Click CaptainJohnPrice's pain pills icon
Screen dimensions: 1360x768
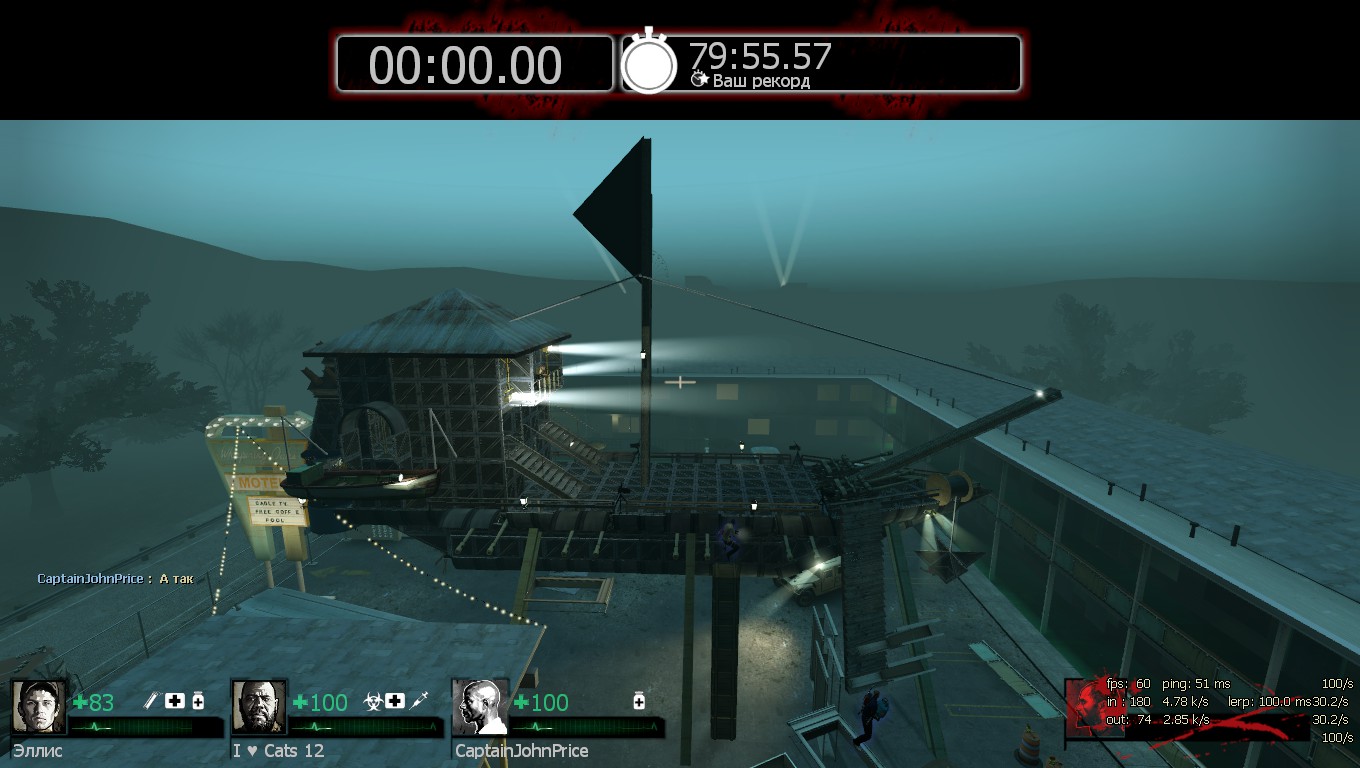(639, 700)
